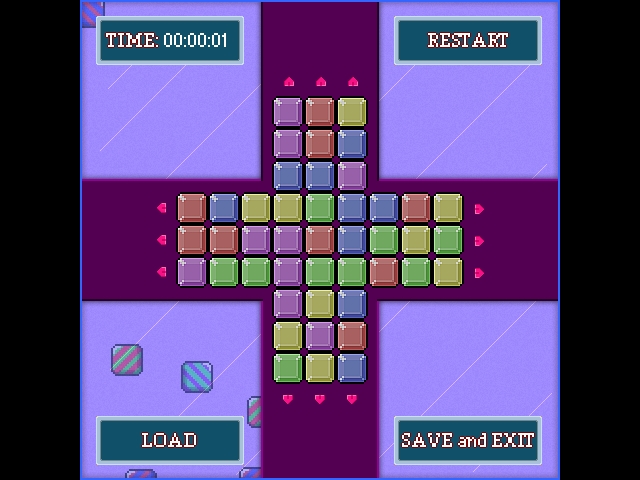
Task: Use the down arrow below the blue-bottomed column
Action: 352,399
